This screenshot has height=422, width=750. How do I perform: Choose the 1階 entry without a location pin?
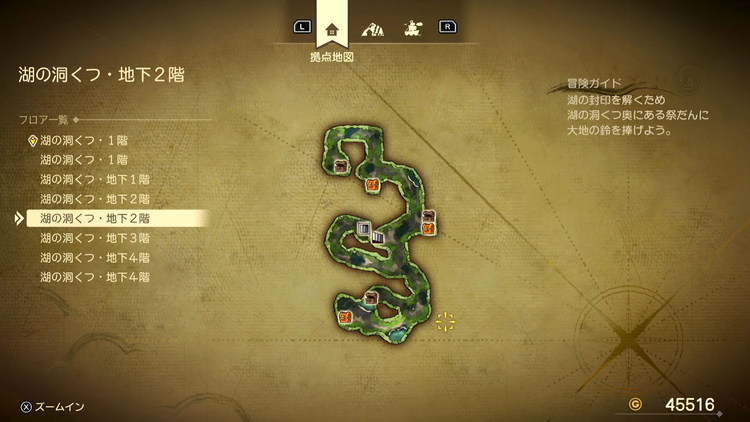pos(84,159)
